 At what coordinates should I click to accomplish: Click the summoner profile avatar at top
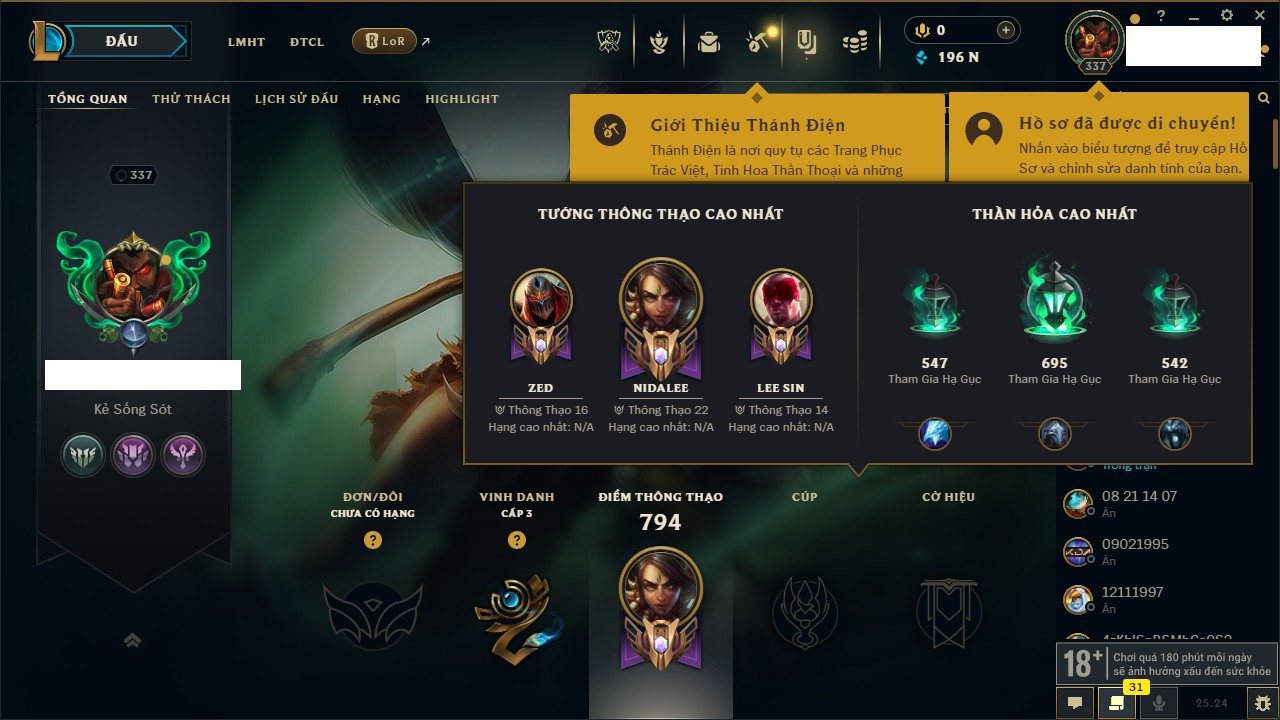[1095, 39]
